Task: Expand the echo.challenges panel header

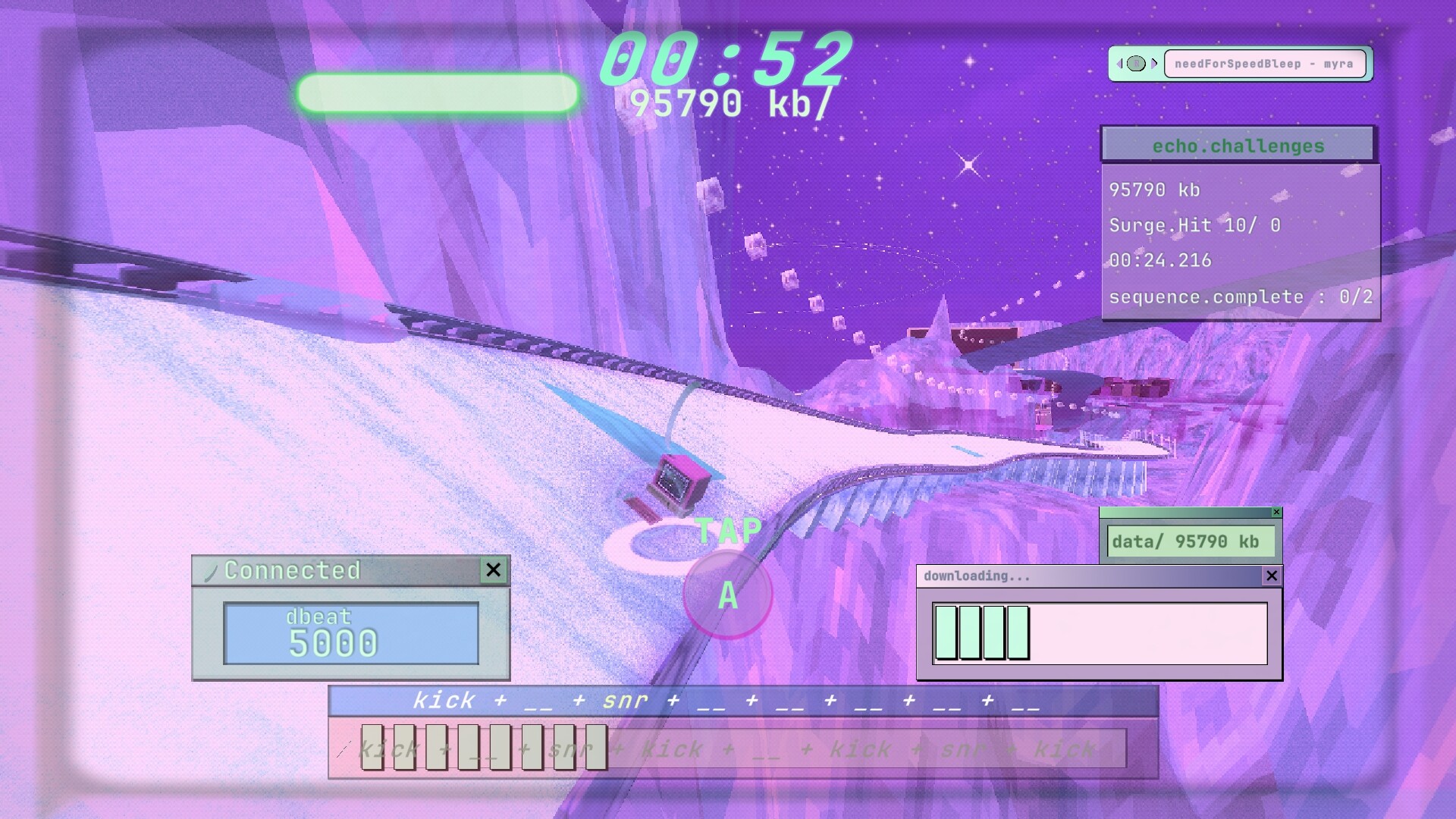Action: click(1237, 144)
